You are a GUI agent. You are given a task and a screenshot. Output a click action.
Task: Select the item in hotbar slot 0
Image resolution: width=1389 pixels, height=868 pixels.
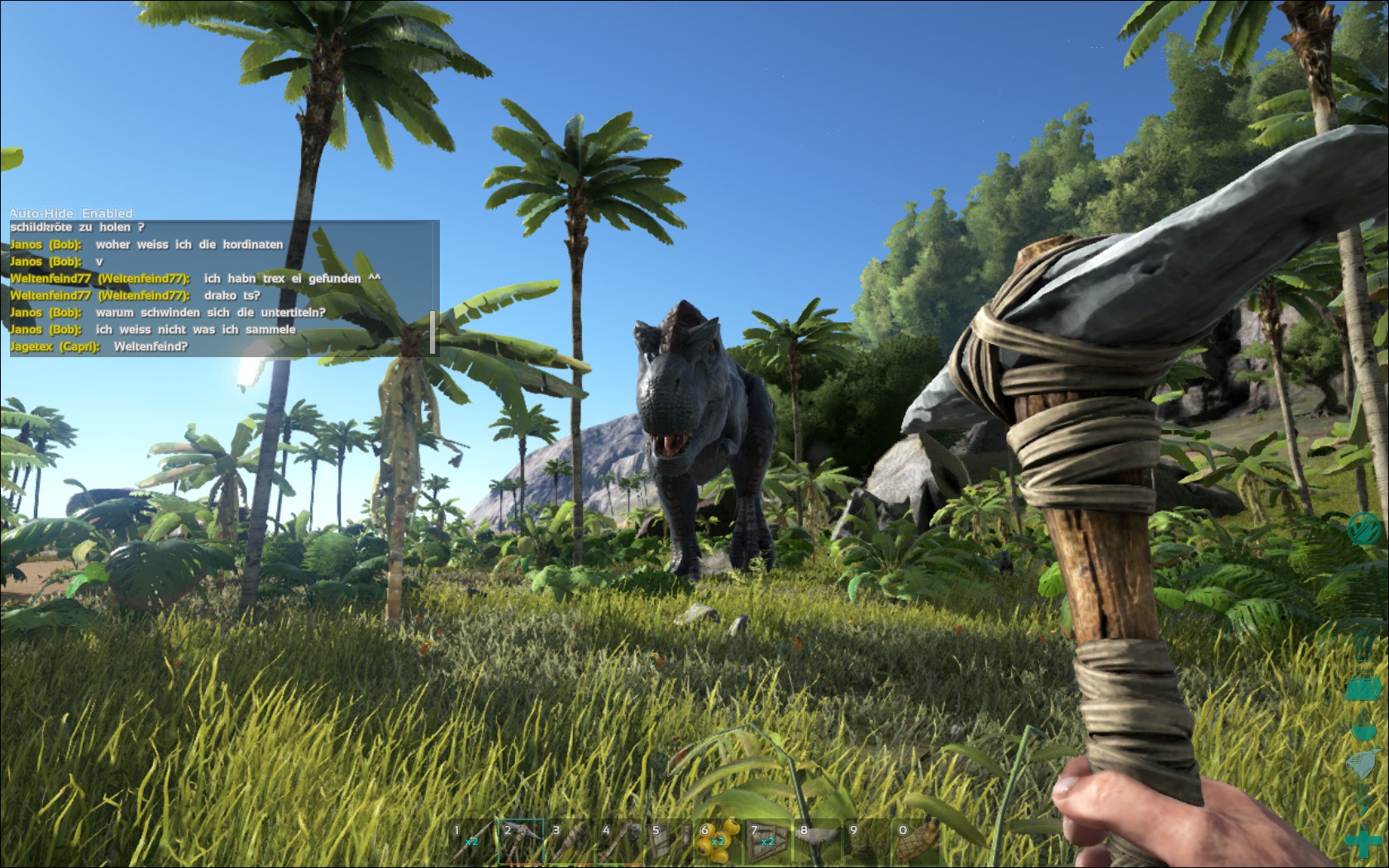[918, 842]
